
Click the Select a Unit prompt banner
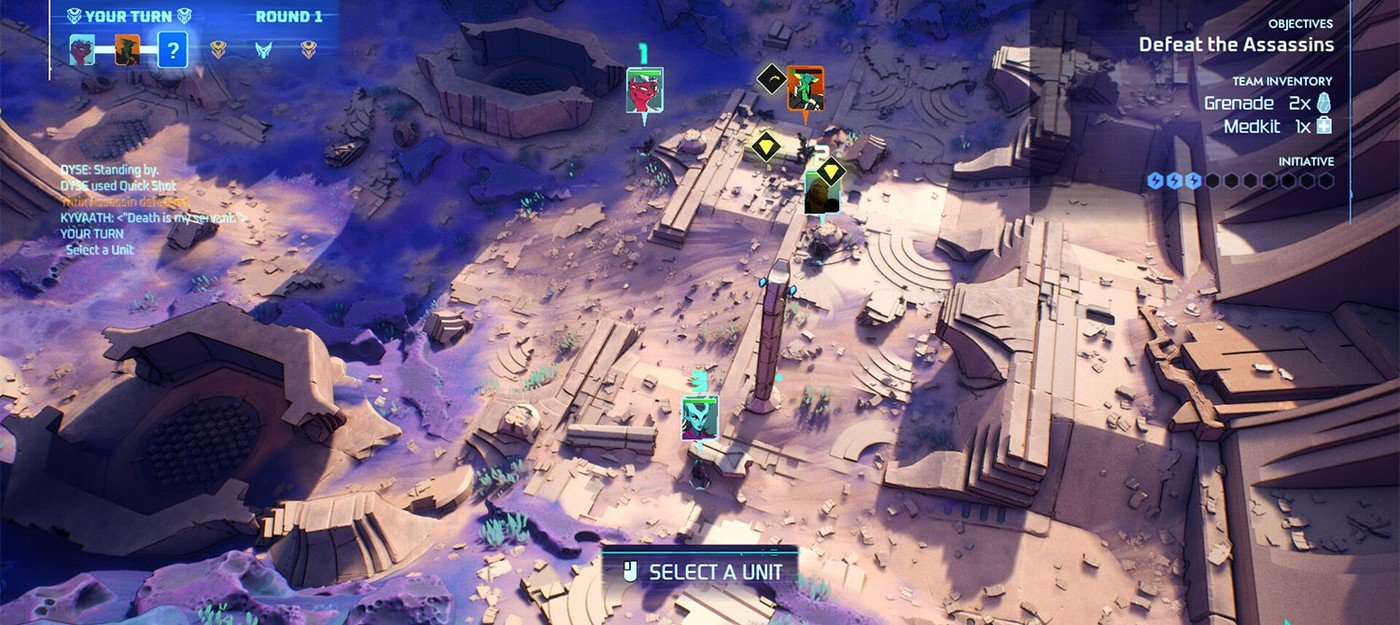click(x=699, y=572)
